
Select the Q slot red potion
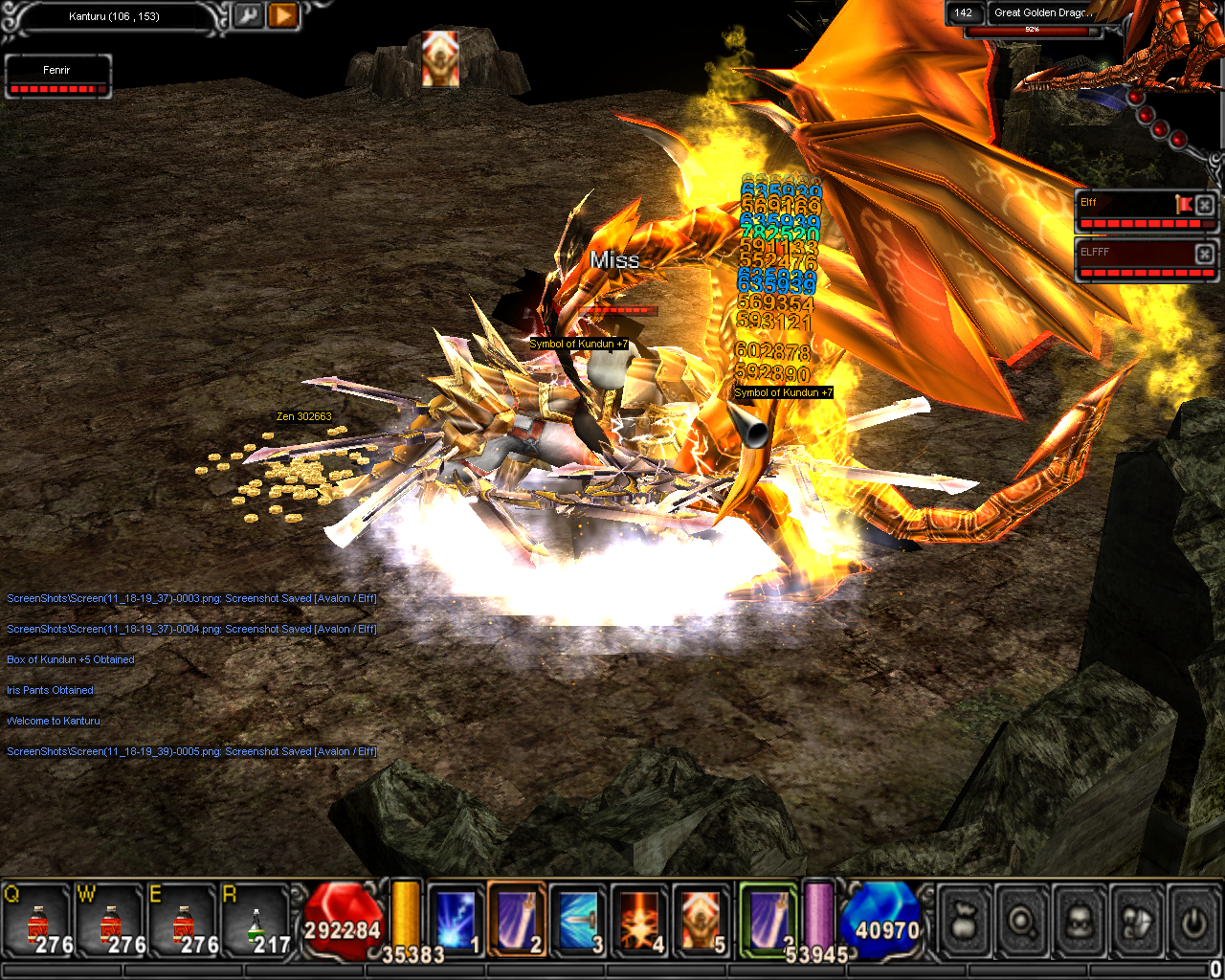[x=38, y=923]
